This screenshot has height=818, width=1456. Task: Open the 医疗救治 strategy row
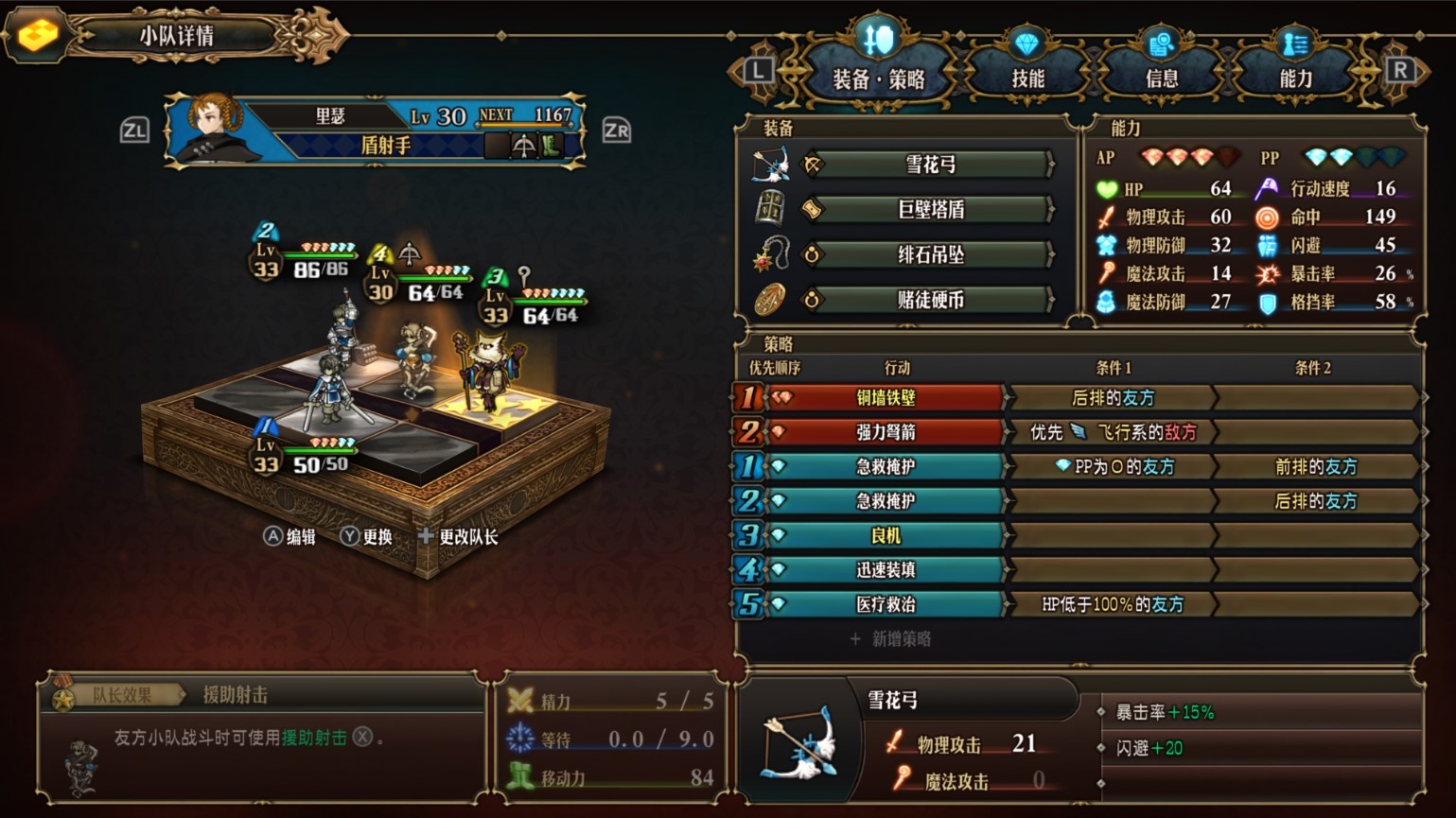tap(885, 604)
